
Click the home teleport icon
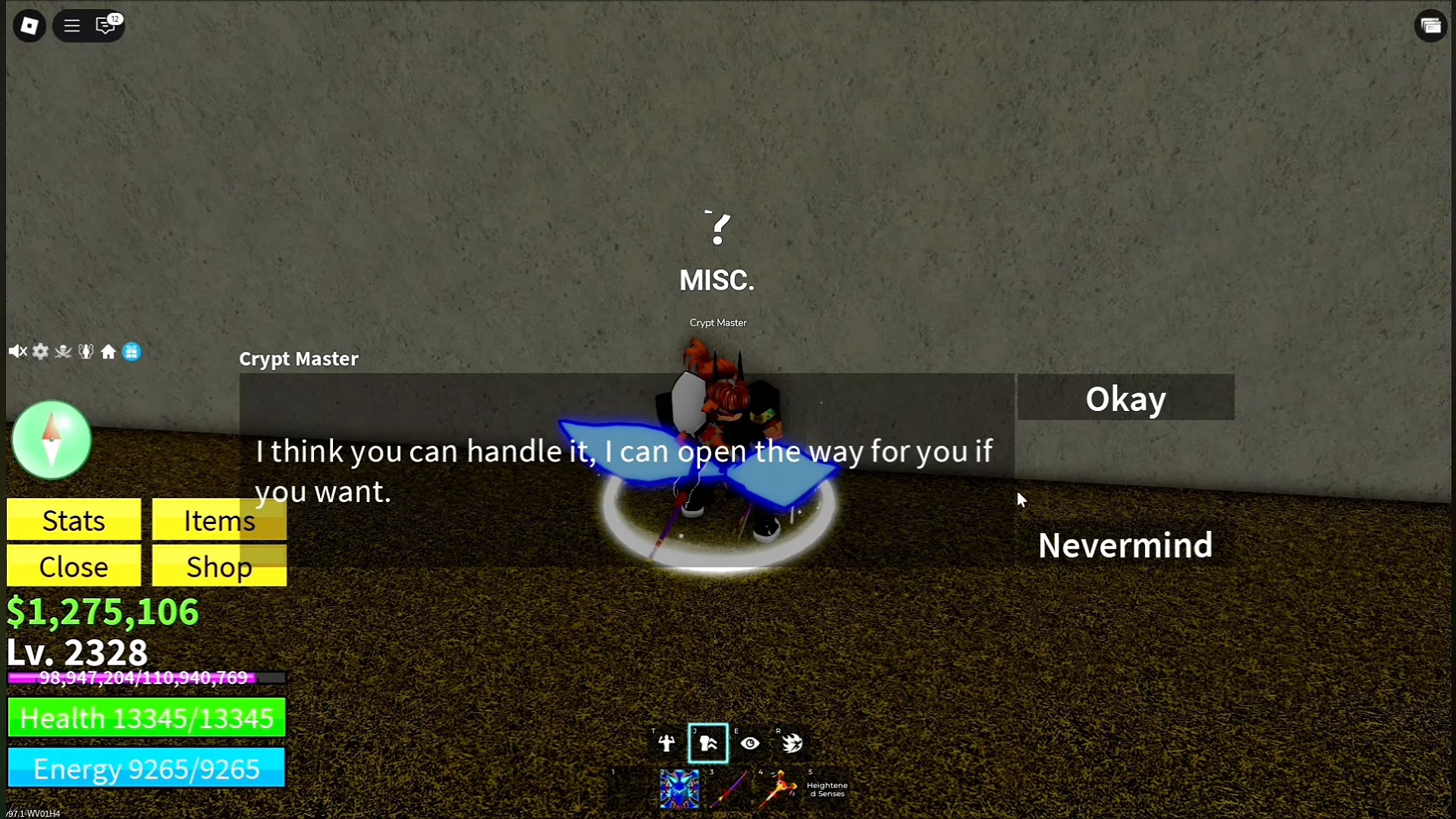tap(108, 351)
